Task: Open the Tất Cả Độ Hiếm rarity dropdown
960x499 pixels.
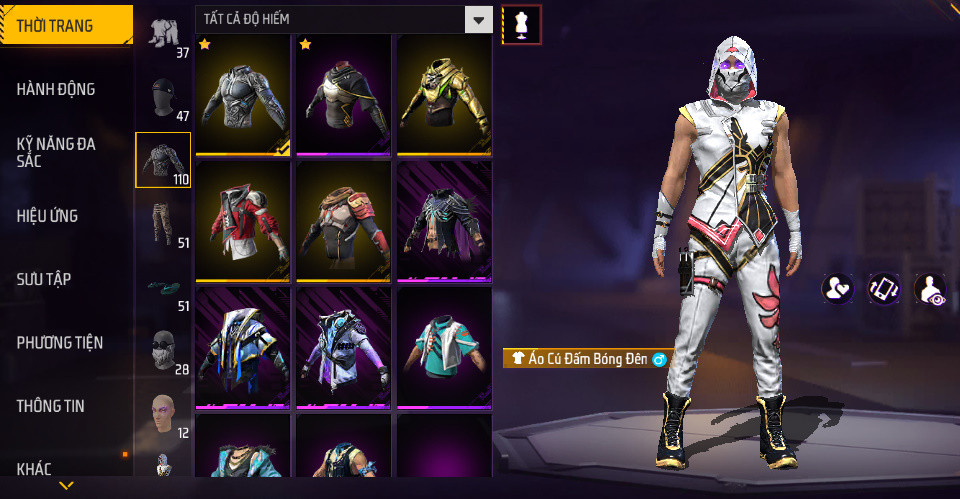Action: pyautogui.click(x=344, y=19)
